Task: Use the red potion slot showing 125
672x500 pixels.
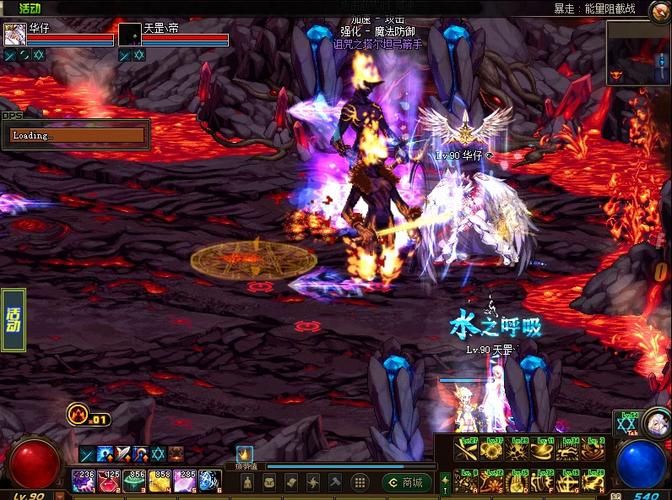Action: tap(108, 480)
